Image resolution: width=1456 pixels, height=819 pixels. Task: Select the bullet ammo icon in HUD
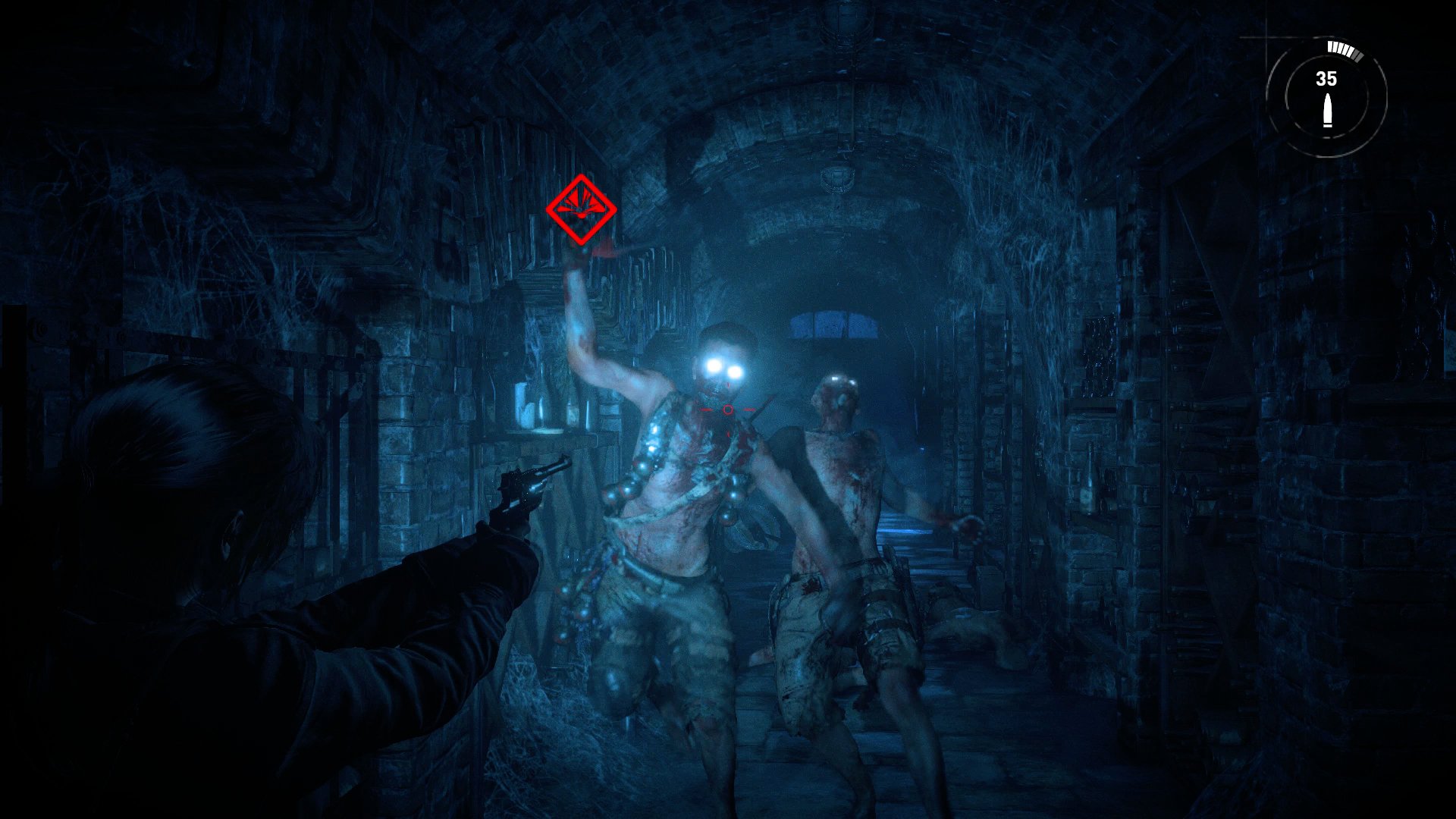click(x=1328, y=111)
